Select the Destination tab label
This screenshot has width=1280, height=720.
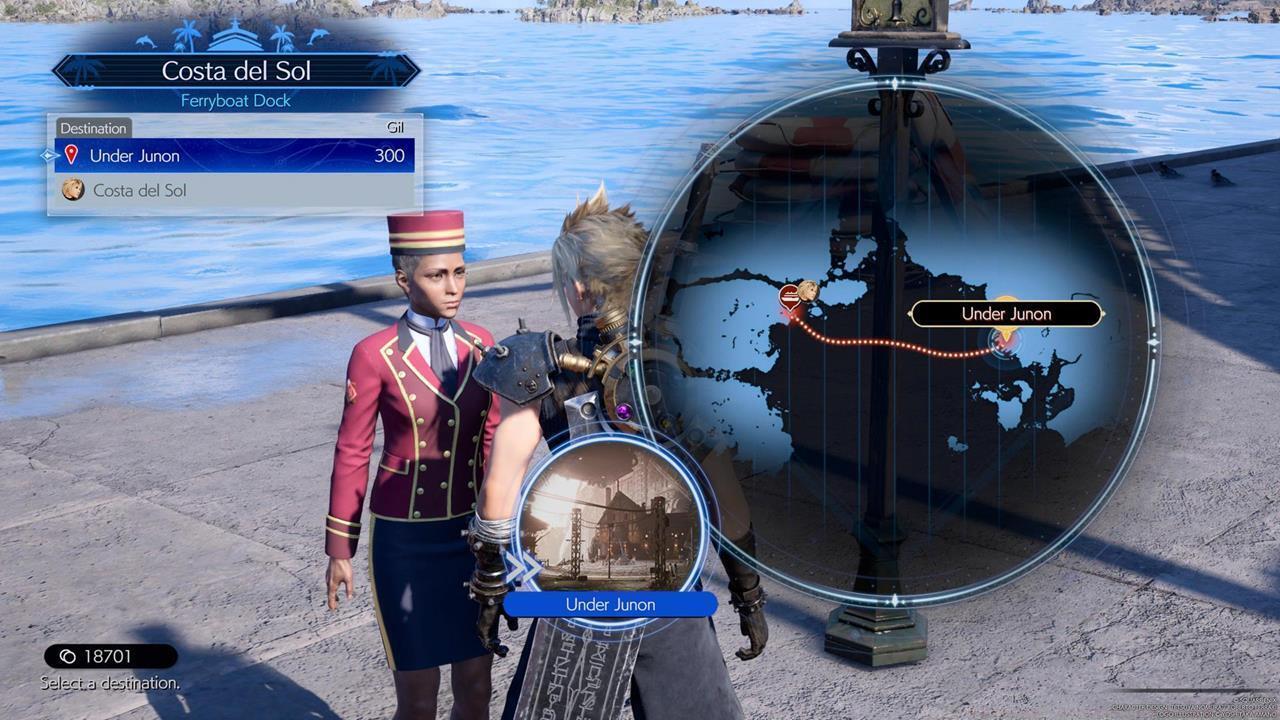(x=93, y=128)
